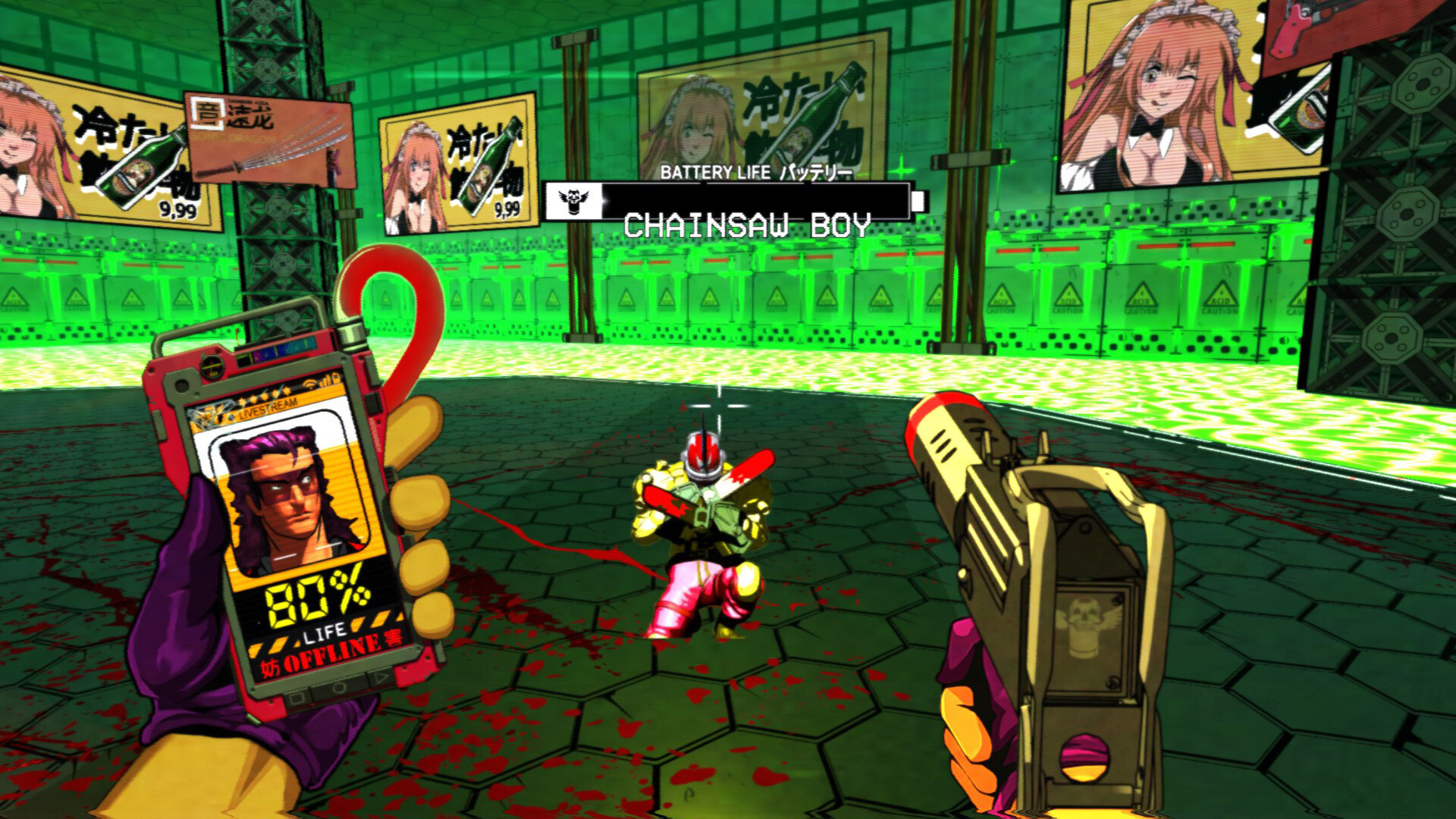Click the scope lens on top of the phone
Screen dimensions: 1456x819
click(212, 368)
